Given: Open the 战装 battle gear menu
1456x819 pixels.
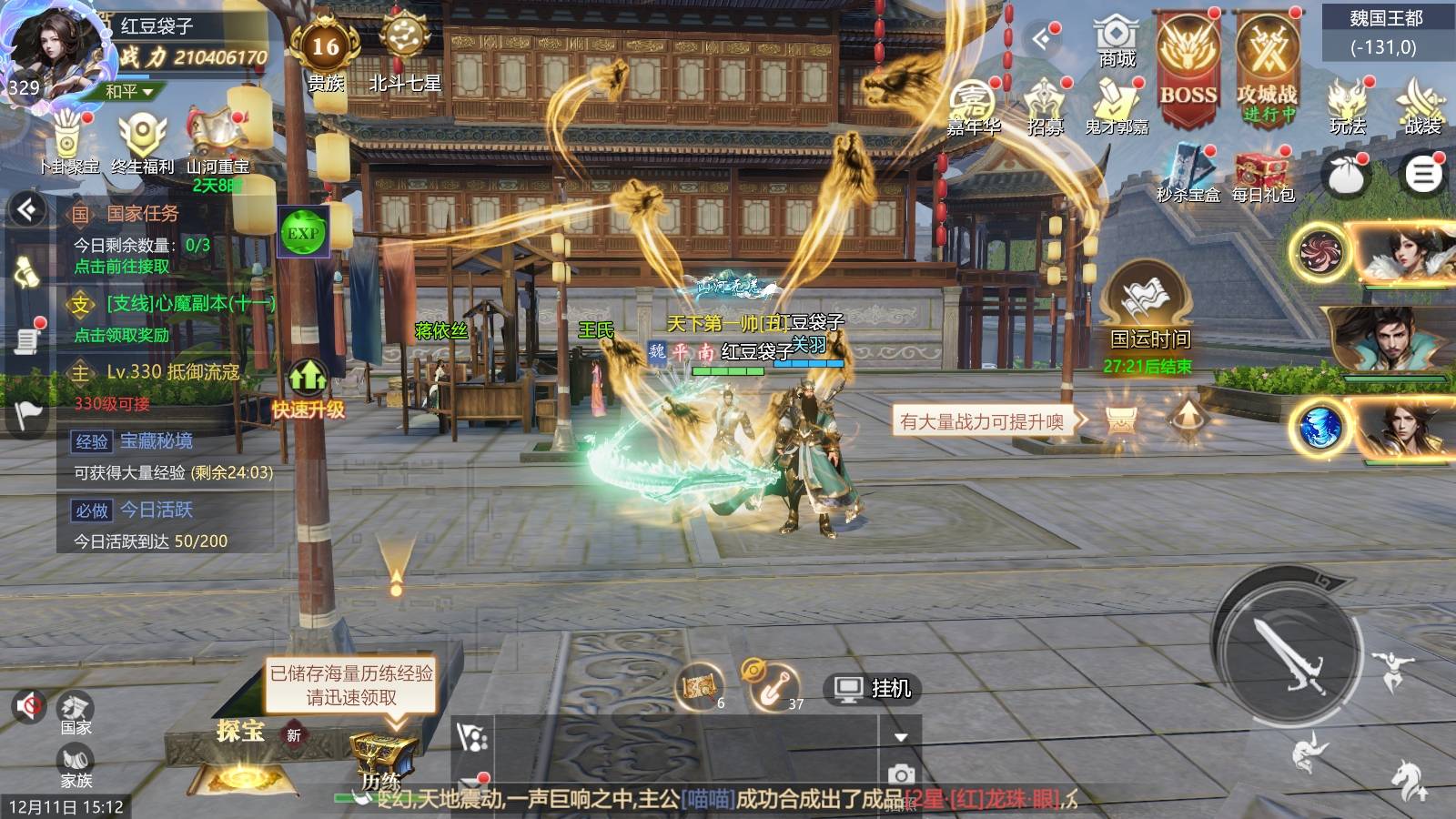Looking at the screenshot, I should pyautogui.click(x=1421, y=106).
